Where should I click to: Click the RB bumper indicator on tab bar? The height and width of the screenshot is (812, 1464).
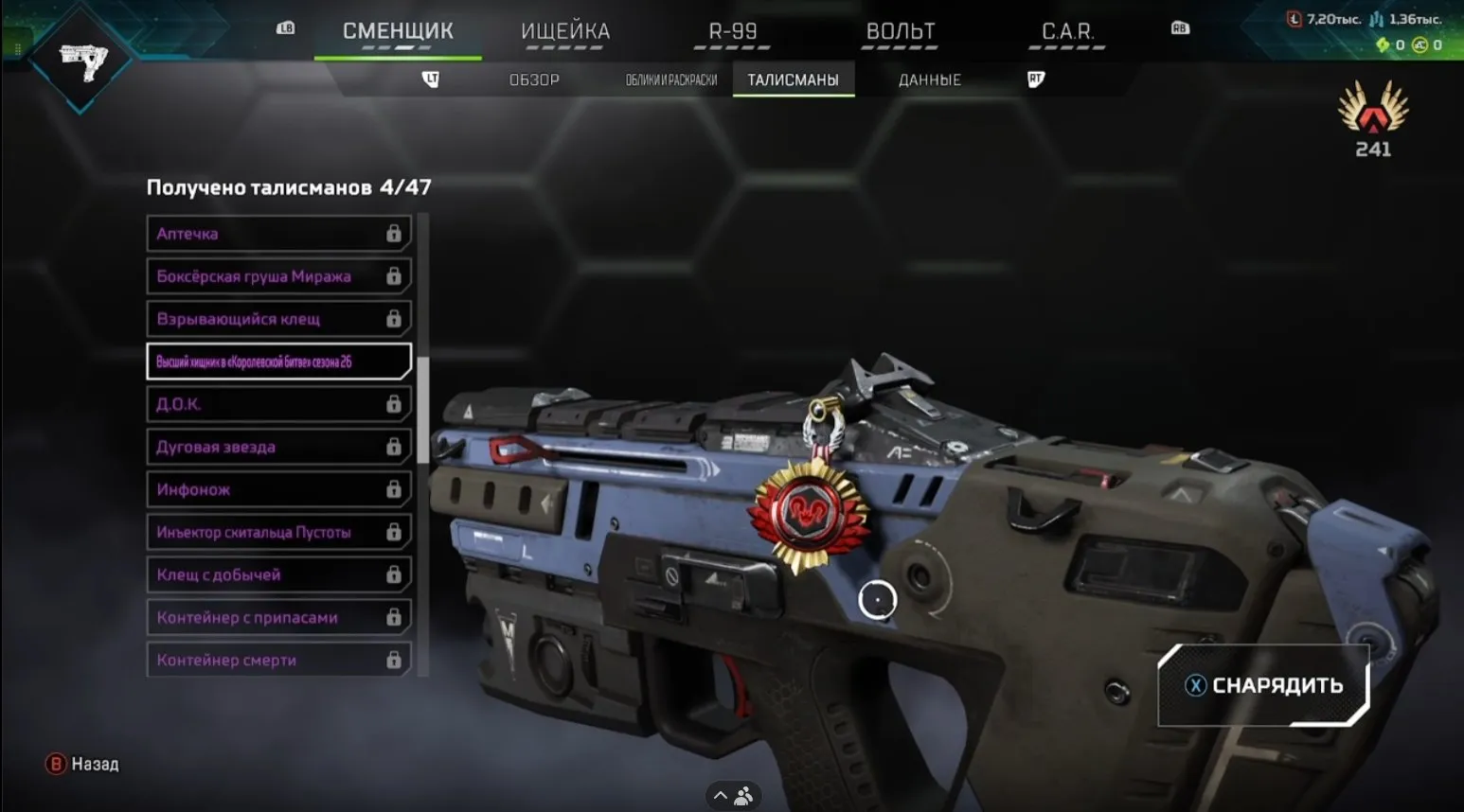coord(1179,28)
